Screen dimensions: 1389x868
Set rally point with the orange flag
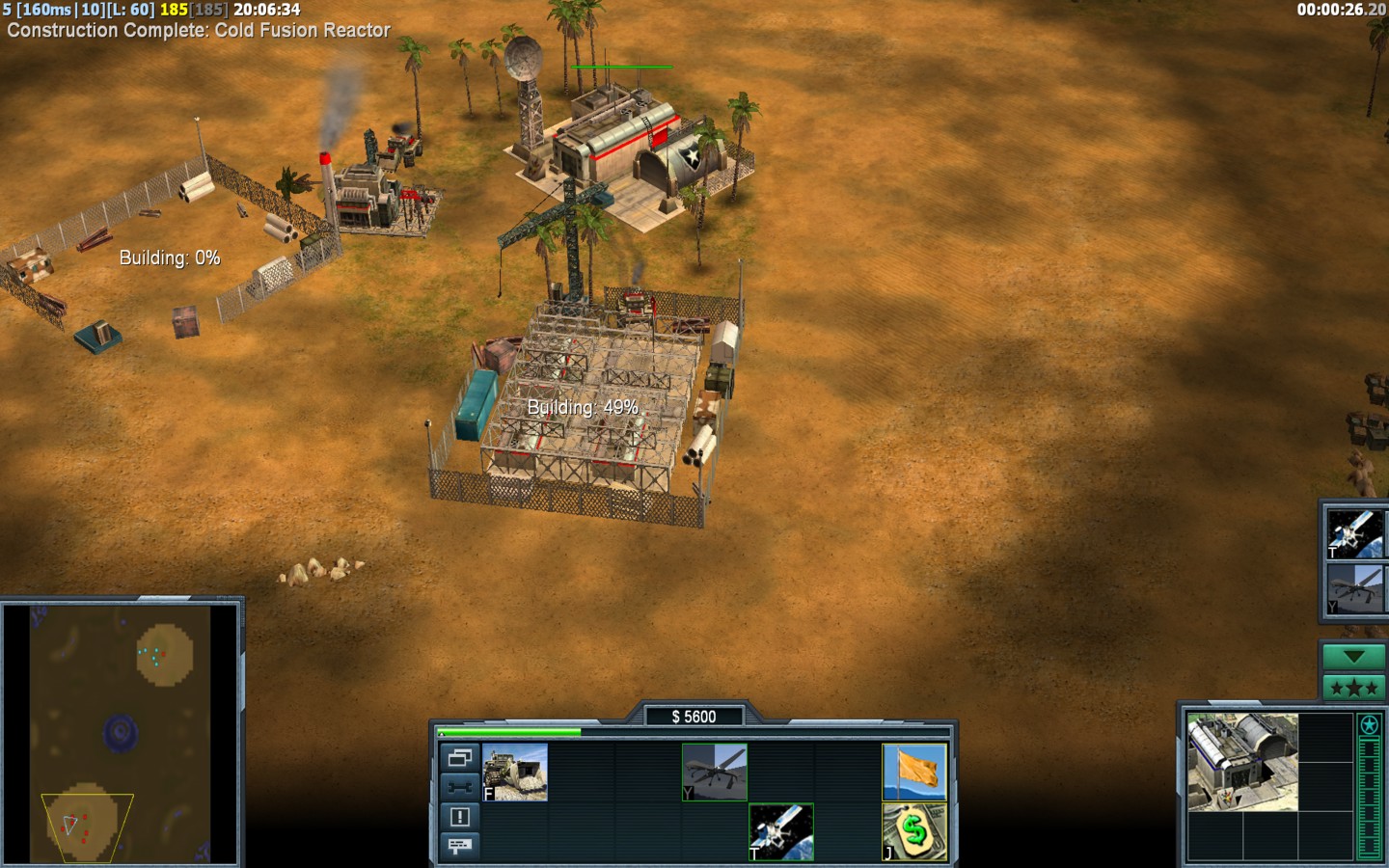point(914,772)
